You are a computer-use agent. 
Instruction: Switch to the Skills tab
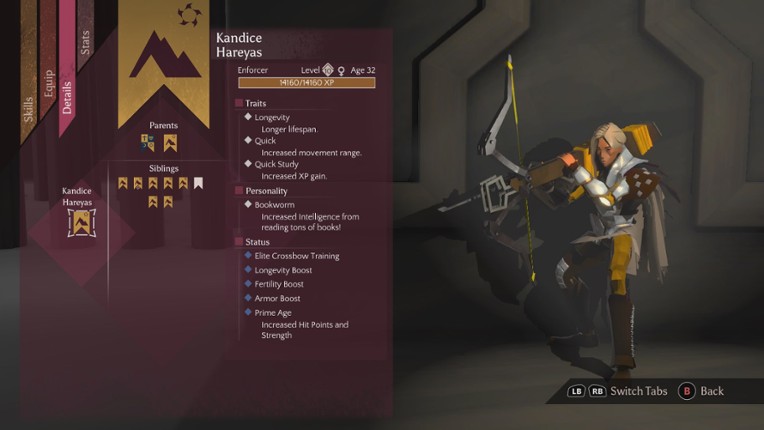28,108
